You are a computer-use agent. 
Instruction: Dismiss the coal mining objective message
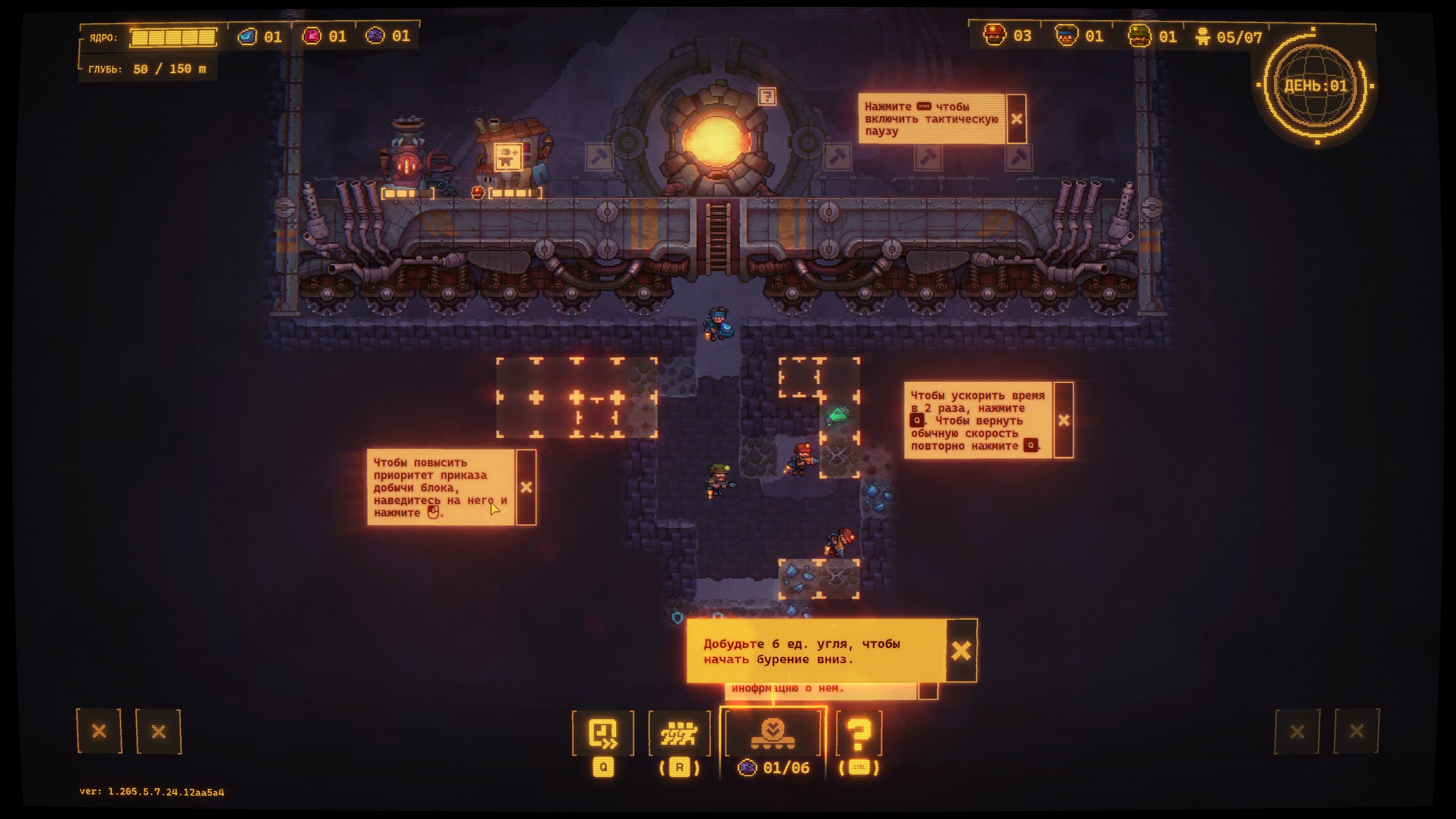(961, 651)
